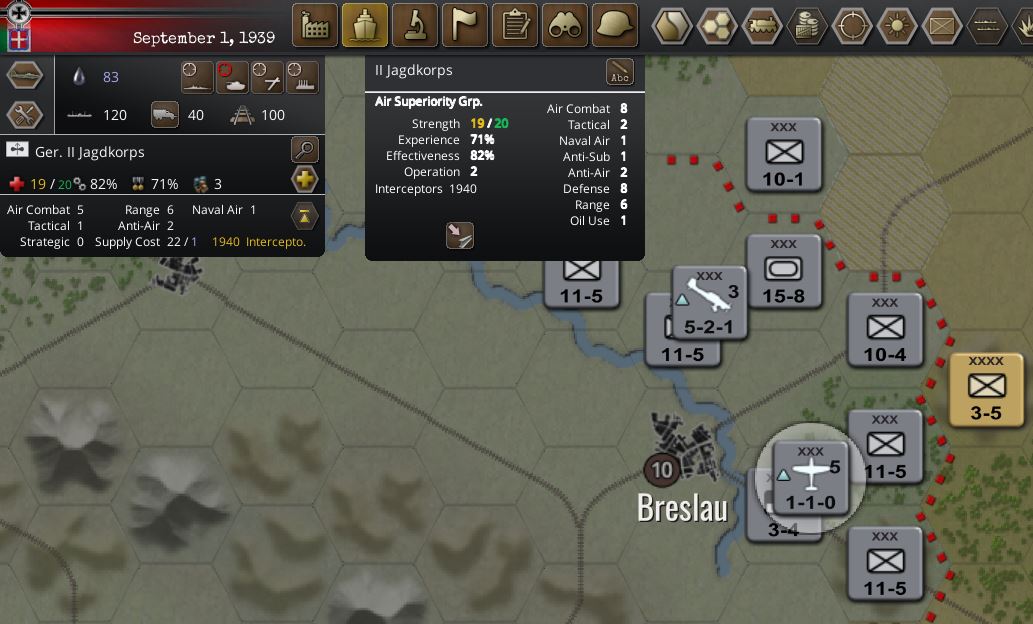Toggle the hex grid overlay with three hexes
This screenshot has width=1033, height=624.
point(717,25)
